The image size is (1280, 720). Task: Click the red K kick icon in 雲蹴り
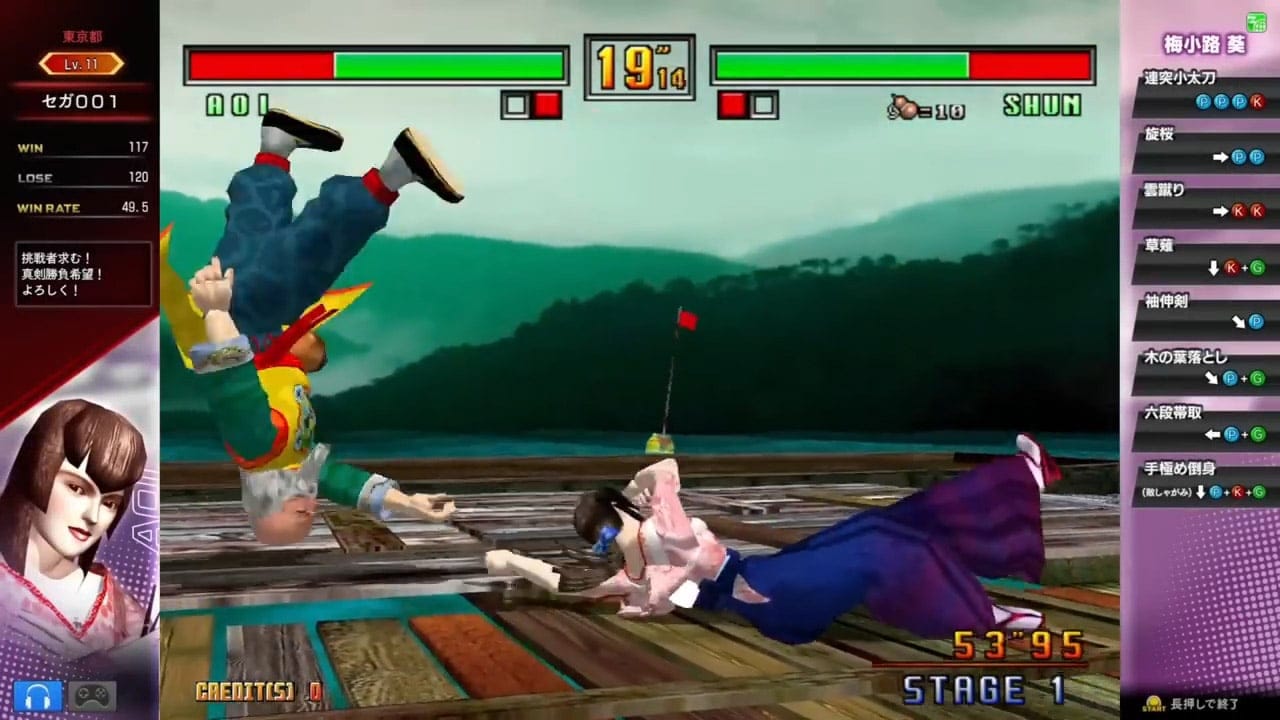point(1237,210)
